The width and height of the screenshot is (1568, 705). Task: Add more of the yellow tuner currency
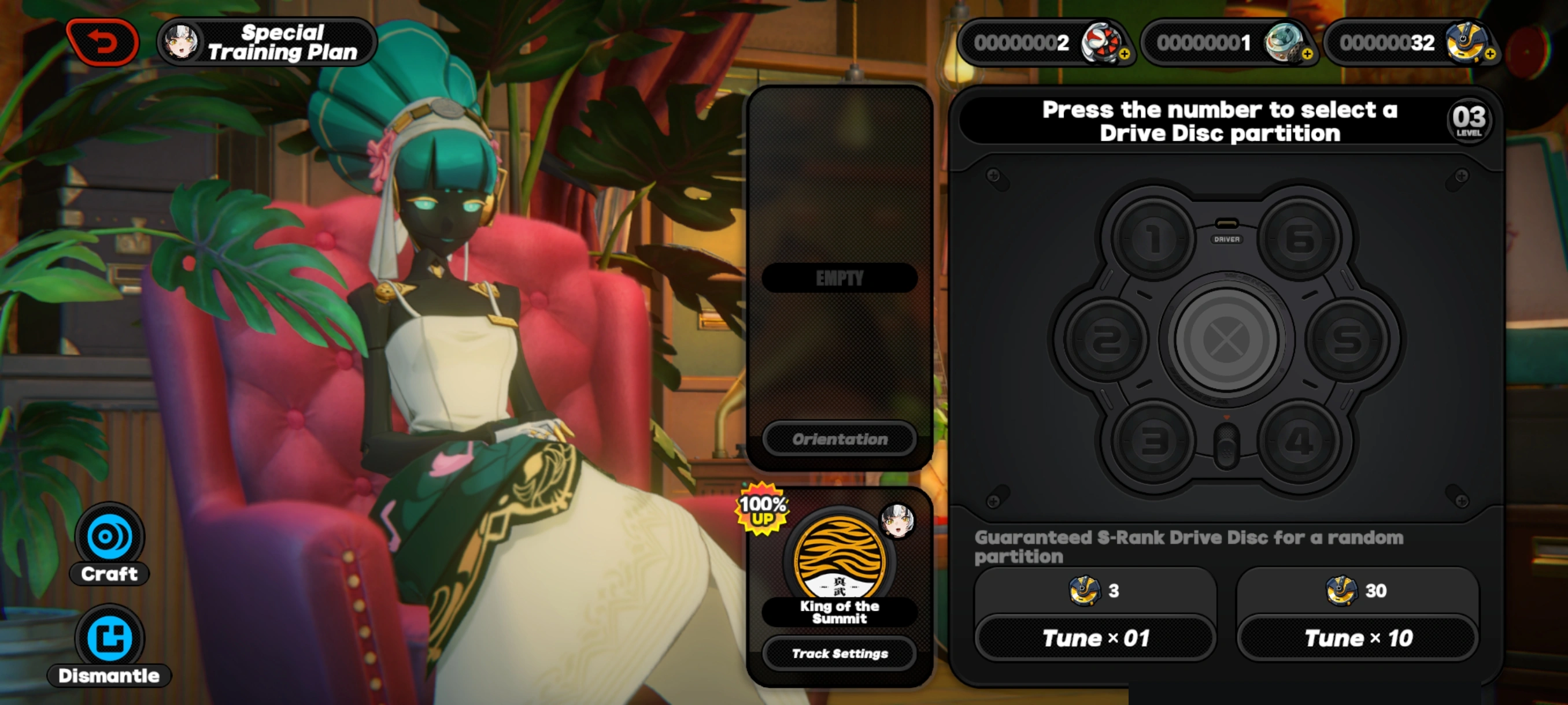1489,54
